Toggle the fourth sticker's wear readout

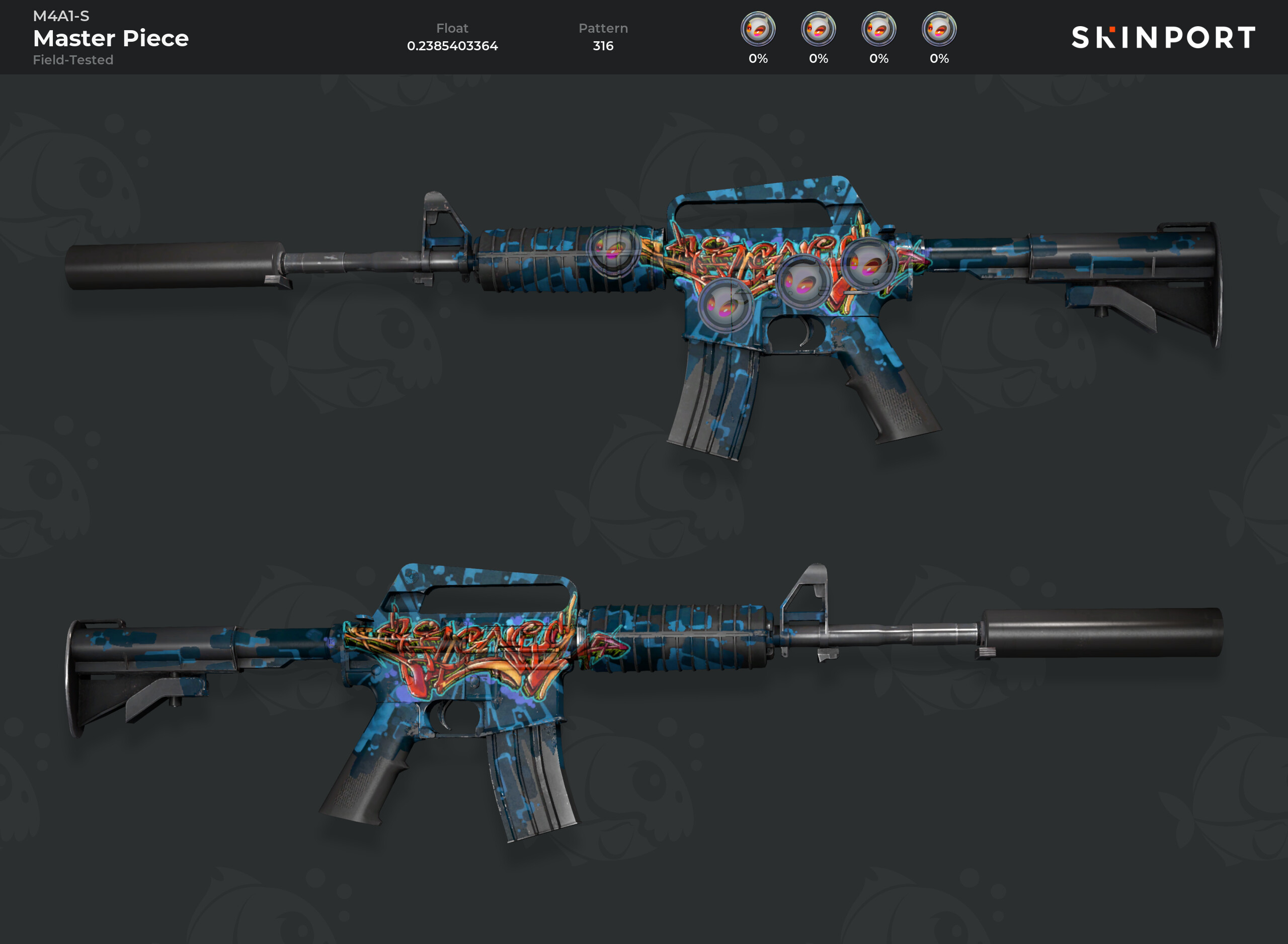coord(940,58)
